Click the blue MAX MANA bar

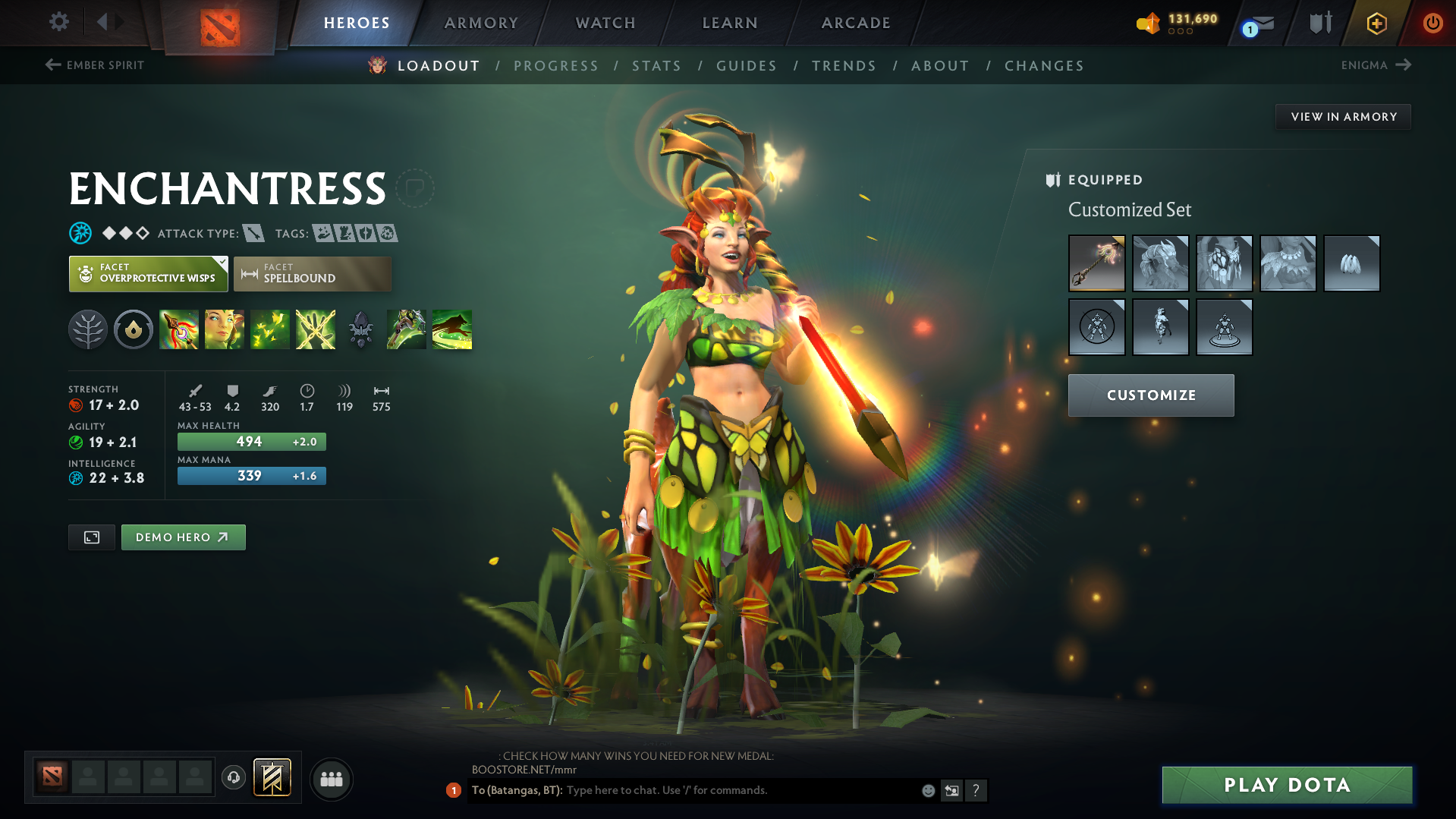251,476
